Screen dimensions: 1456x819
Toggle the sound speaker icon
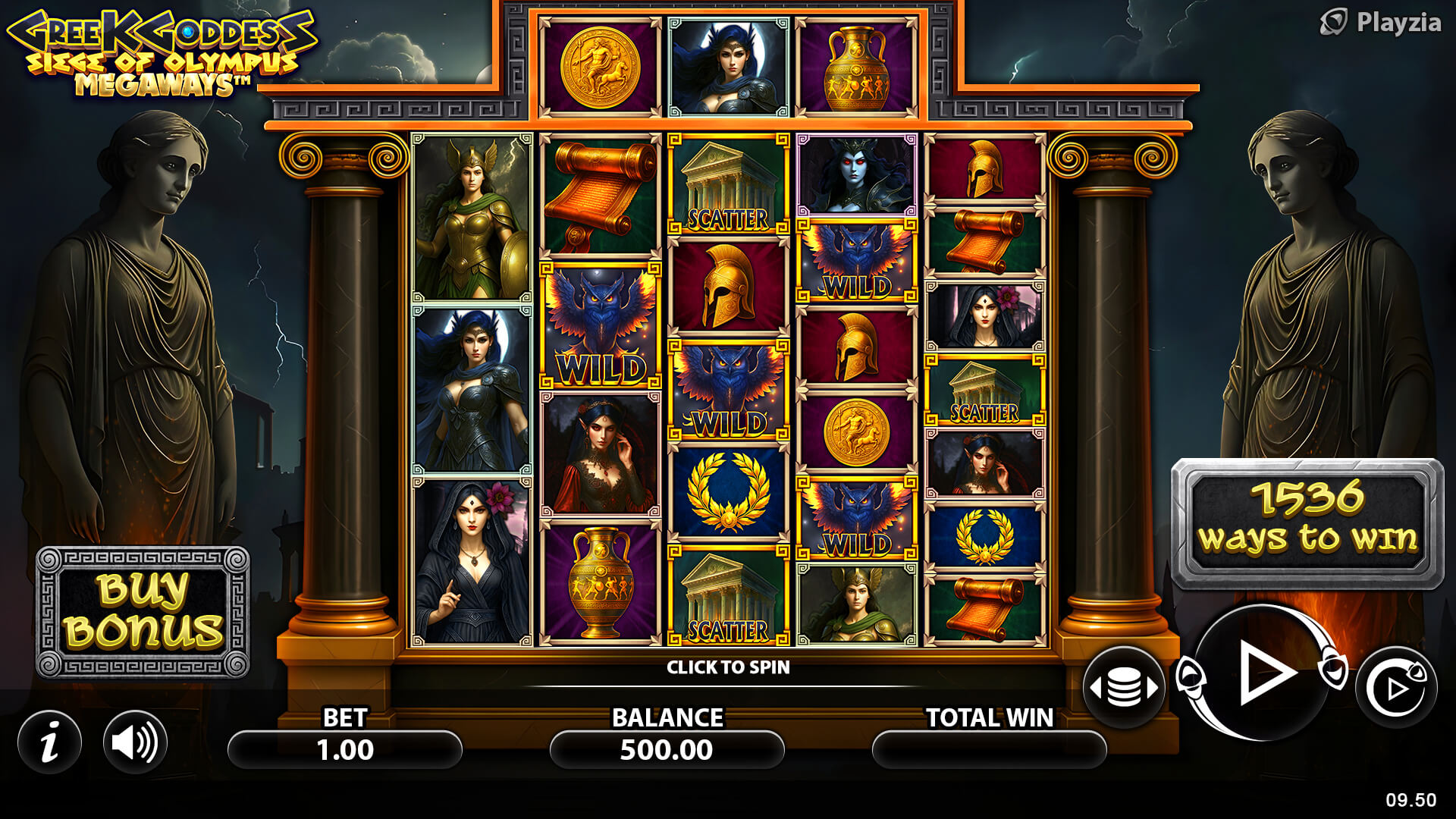(x=135, y=742)
